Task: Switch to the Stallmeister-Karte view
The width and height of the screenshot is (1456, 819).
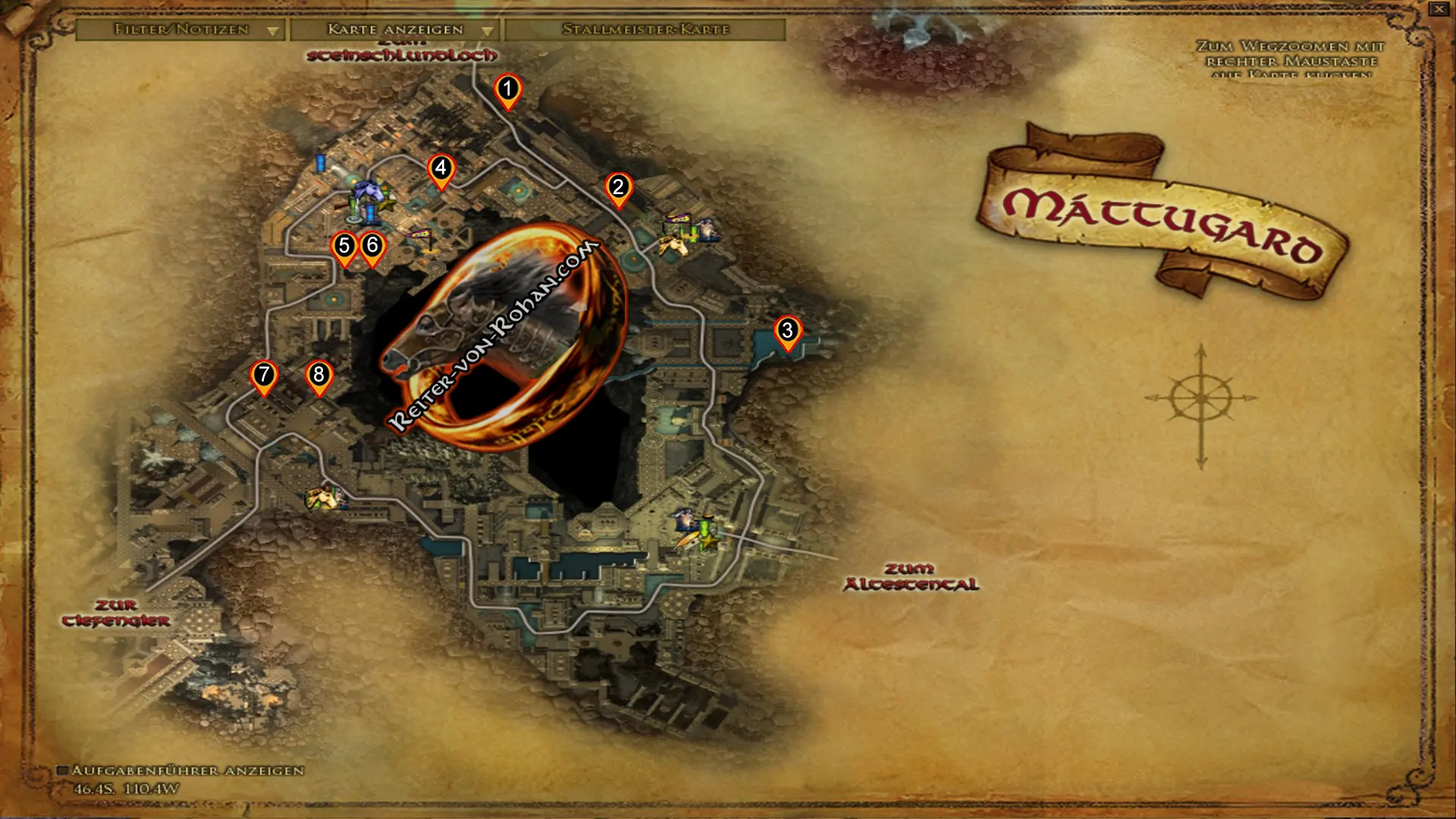Action: point(645,31)
